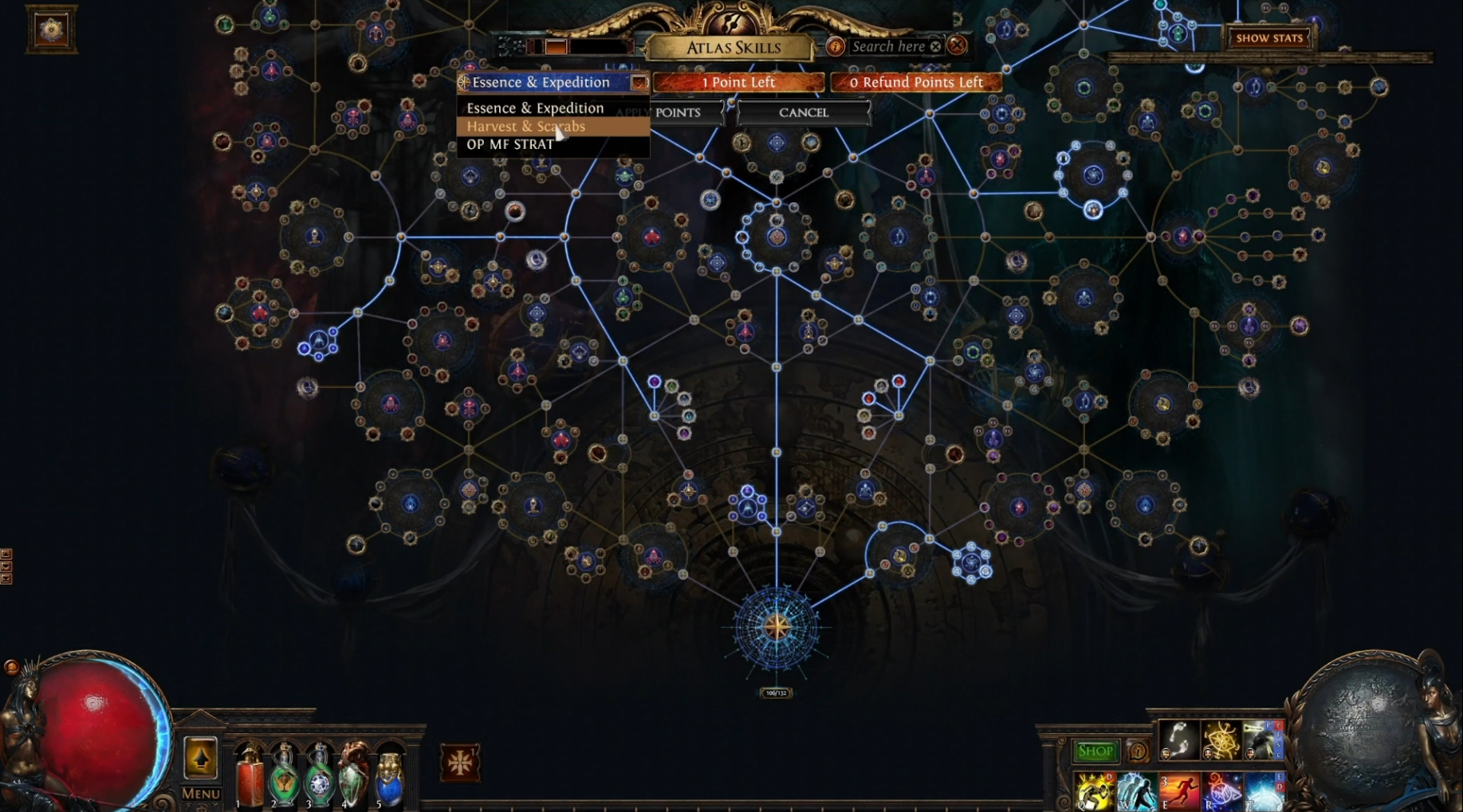
Task: Pick Essence & Expedition in the dropdown list
Action: pyautogui.click(x=535, y=108)
